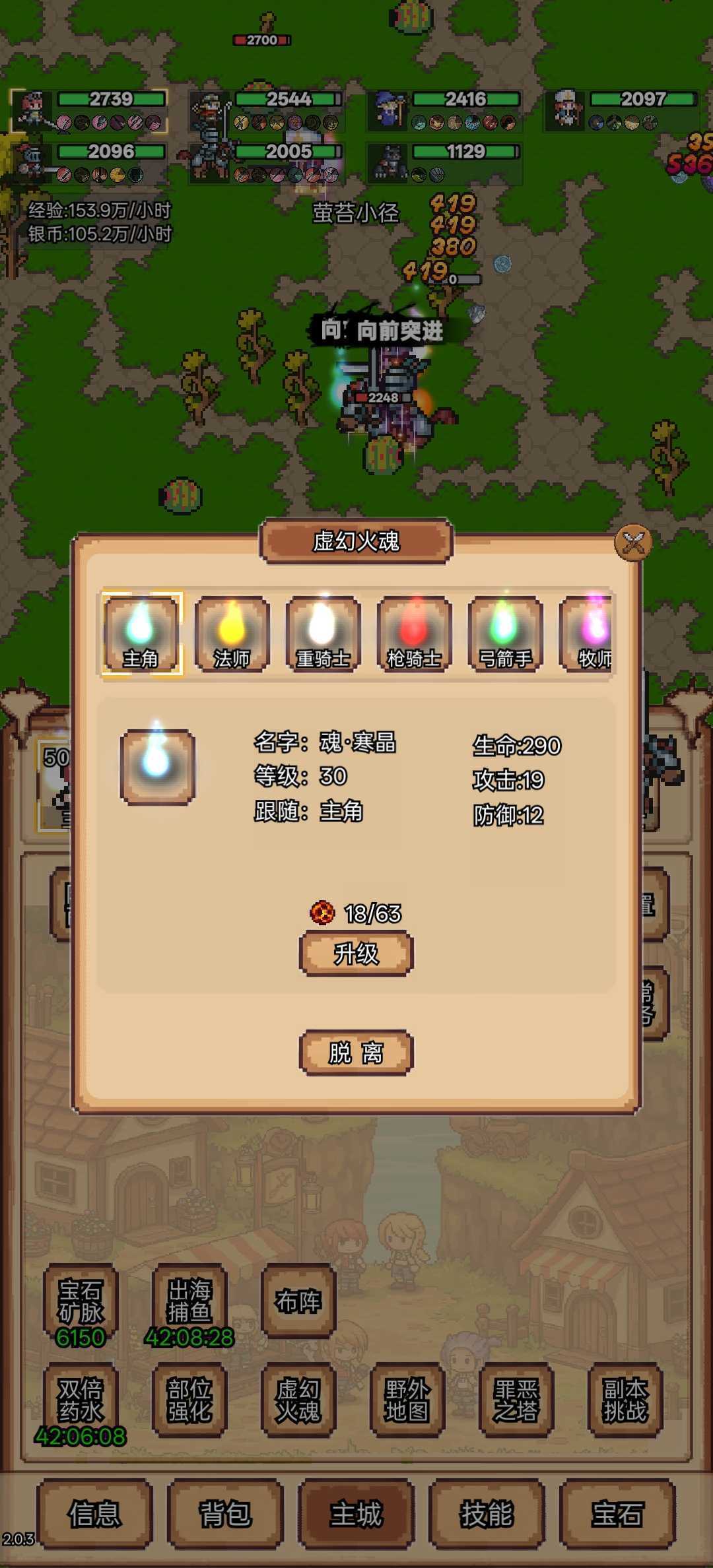This screenshot has width=713, height=1568.
Task: Open the 宝石矿脉 gem mine
Action: [x=81, y=1302]
